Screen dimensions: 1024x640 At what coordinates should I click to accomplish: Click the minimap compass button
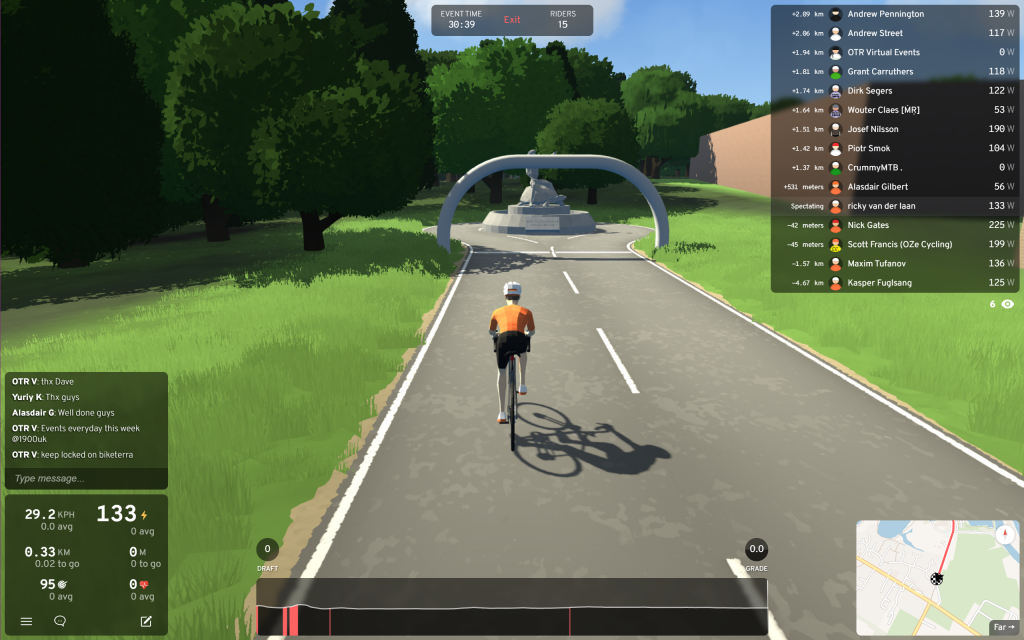click(1004, 535)
